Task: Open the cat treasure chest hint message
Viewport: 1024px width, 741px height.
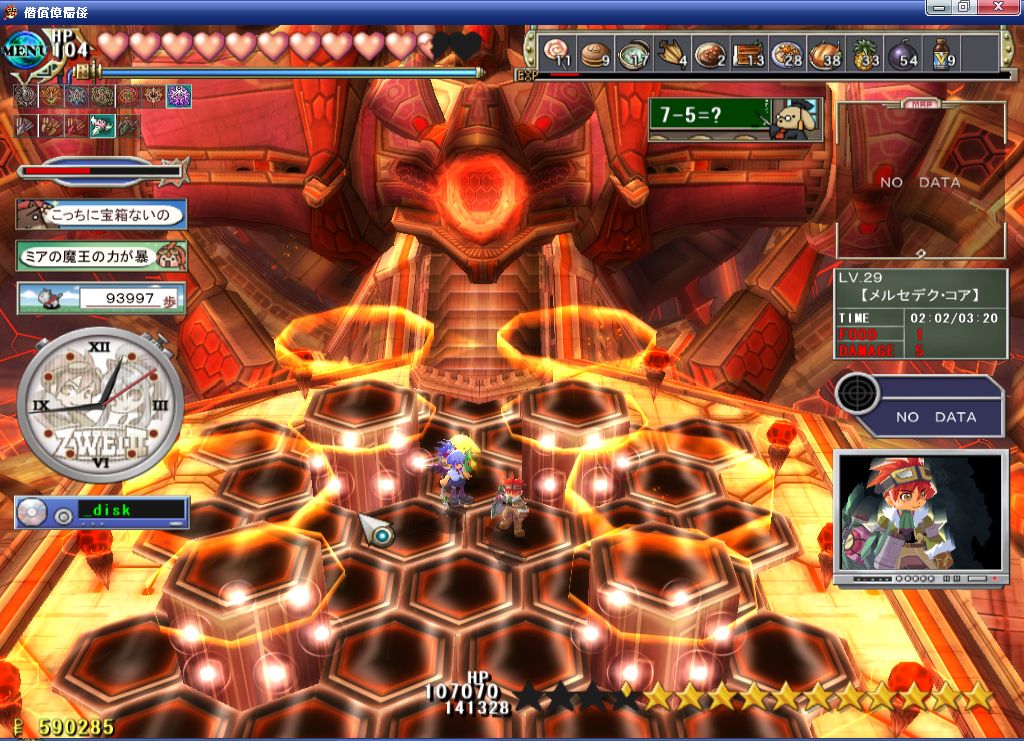Action: pyautogui.click(x=102, y=214)
